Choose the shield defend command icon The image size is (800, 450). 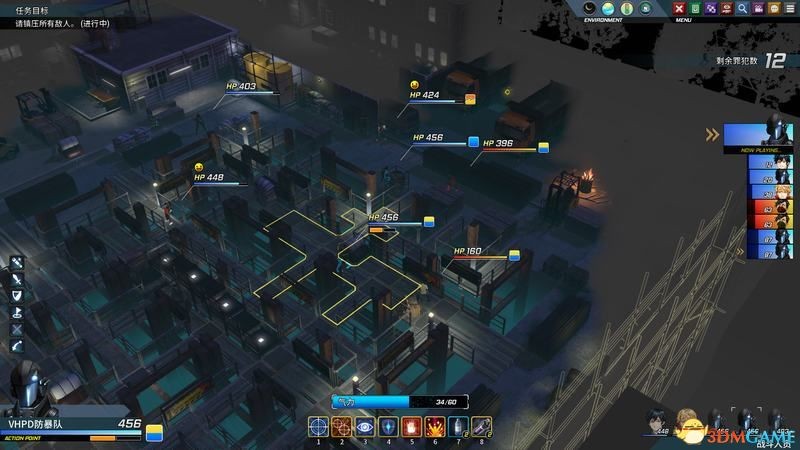coord(17,296)
